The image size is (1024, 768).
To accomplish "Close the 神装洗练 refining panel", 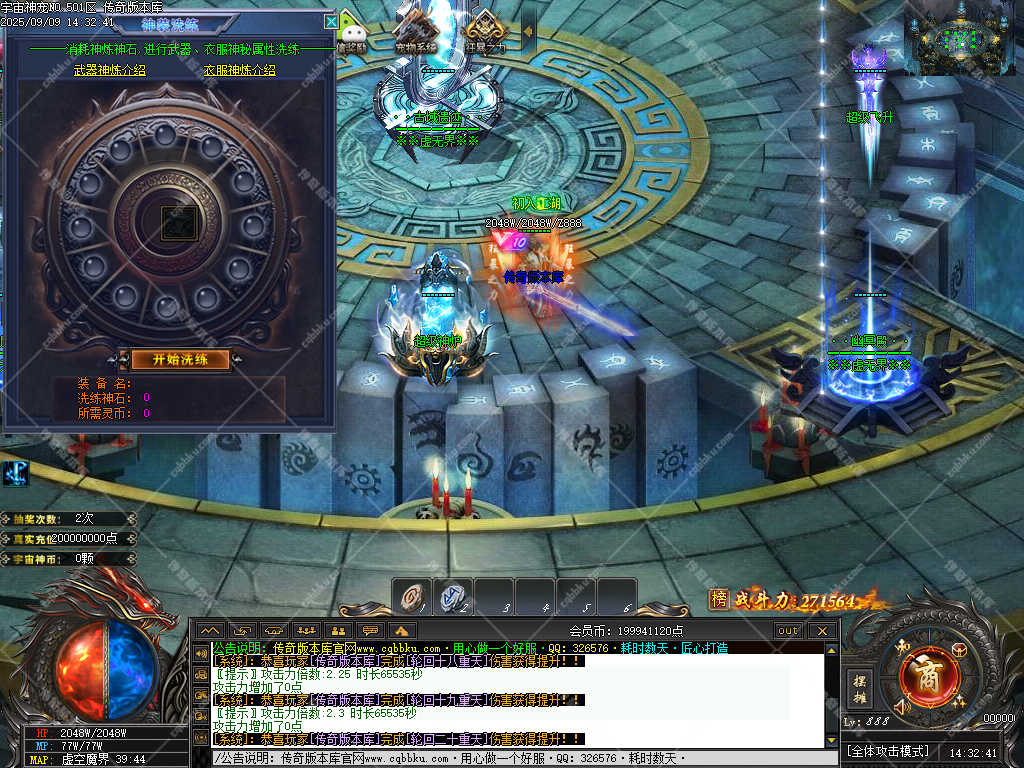I will (x=331, y=21).
